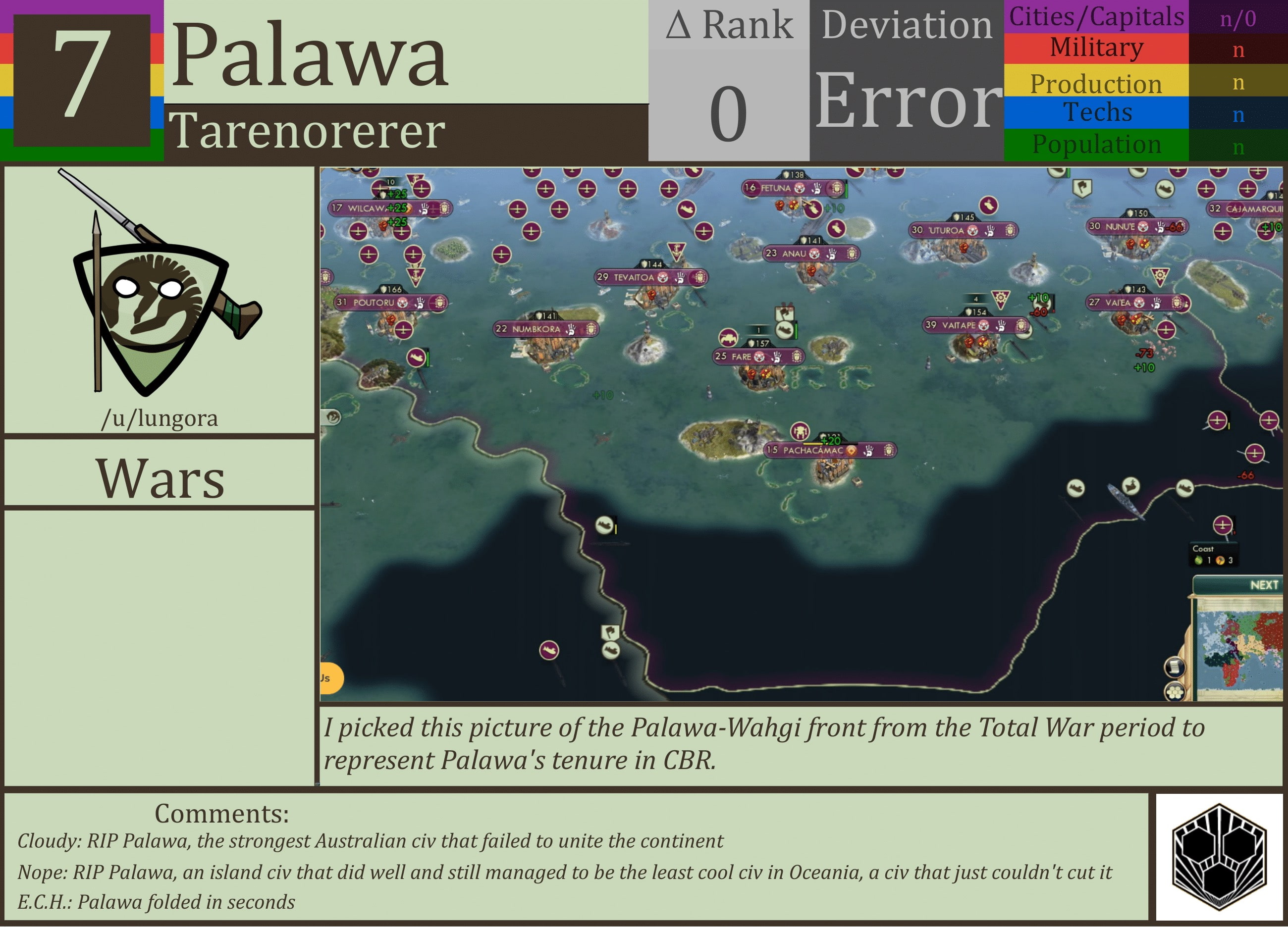Viewport: 1288px width, 930px height.
Task: Select the Techs row in the stats panel
Action: pos(1096,112)
